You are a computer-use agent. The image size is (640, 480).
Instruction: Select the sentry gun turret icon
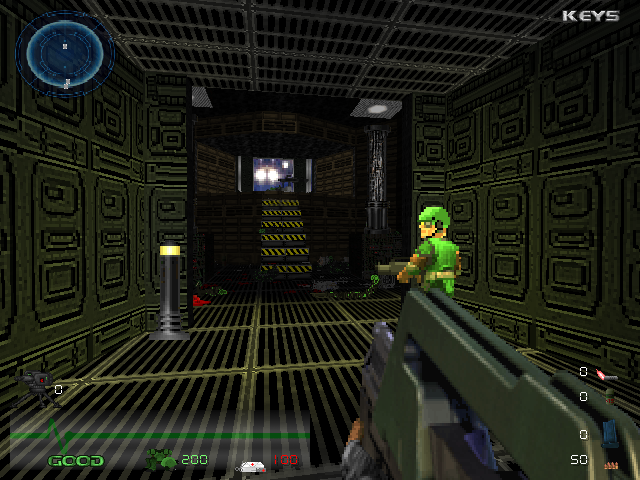(35, 381)
